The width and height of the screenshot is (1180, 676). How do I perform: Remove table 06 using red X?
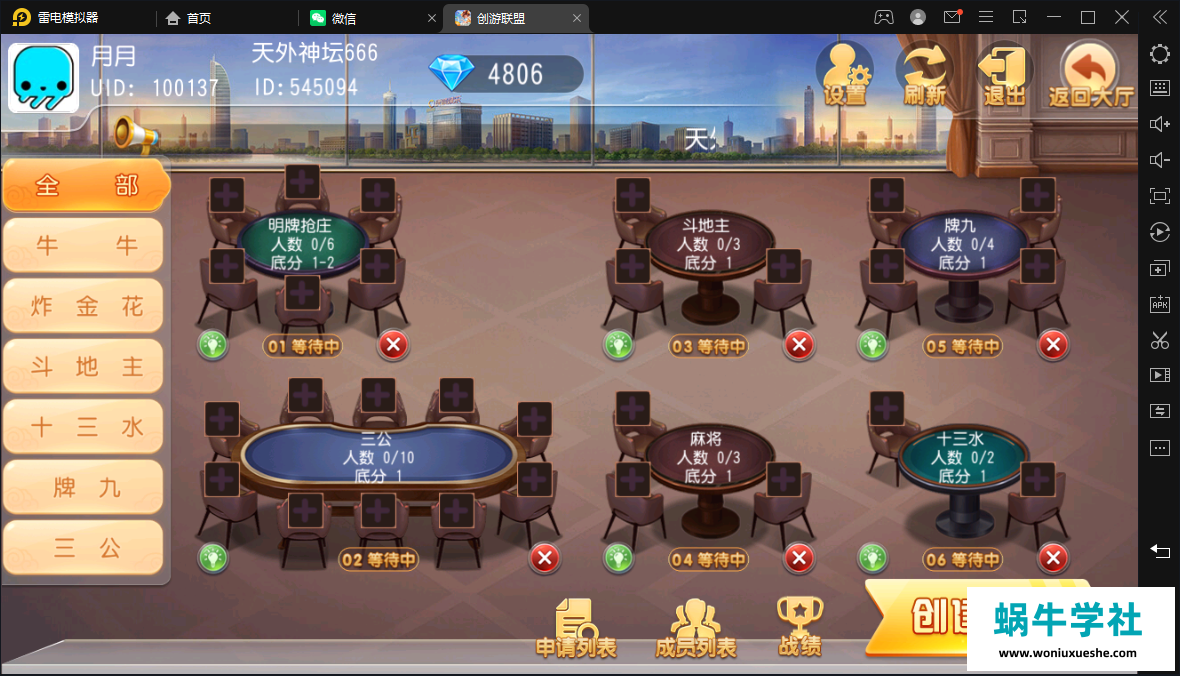point(1052,558)
